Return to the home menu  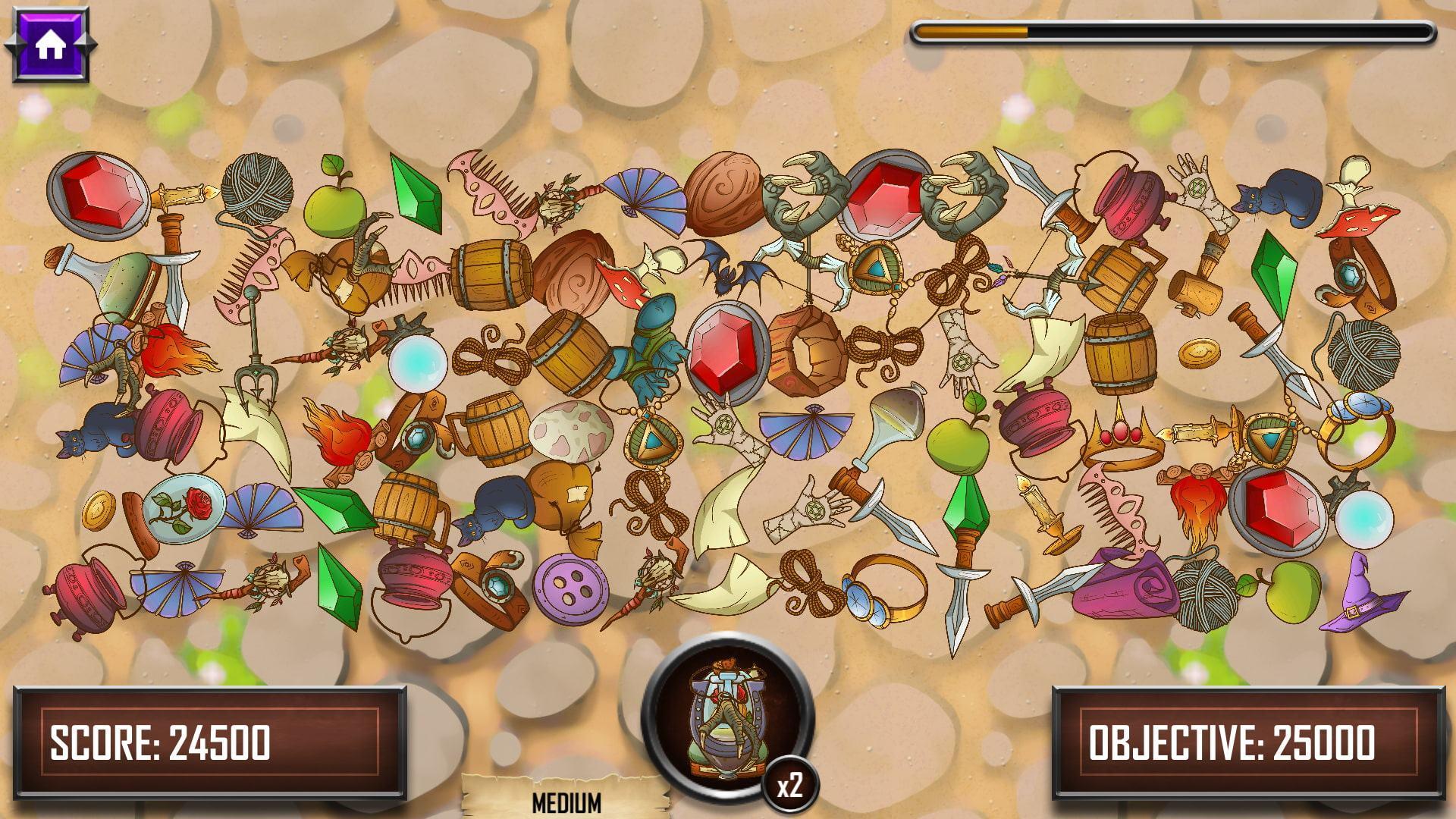[50, 45]
